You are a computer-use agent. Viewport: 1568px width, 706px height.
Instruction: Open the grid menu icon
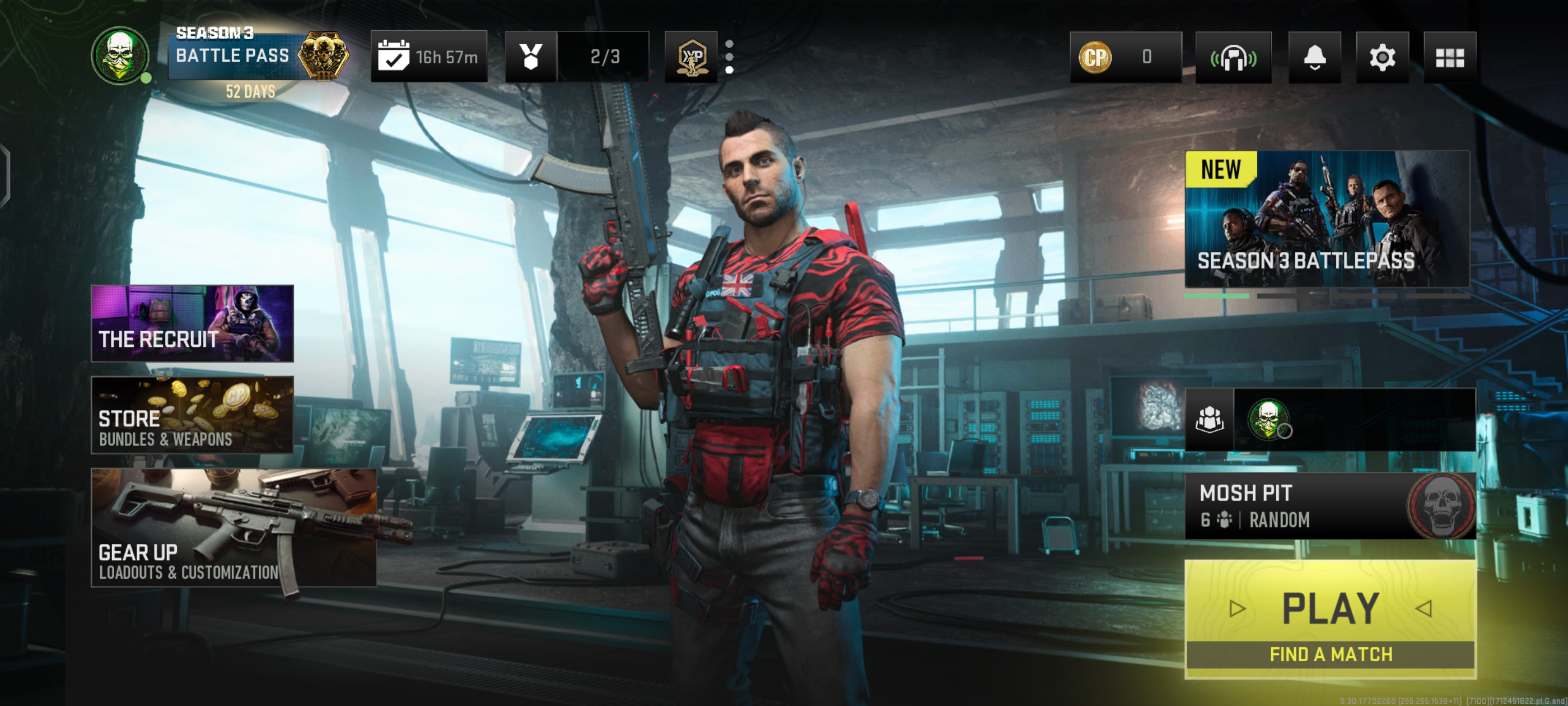click(1449, 57)
